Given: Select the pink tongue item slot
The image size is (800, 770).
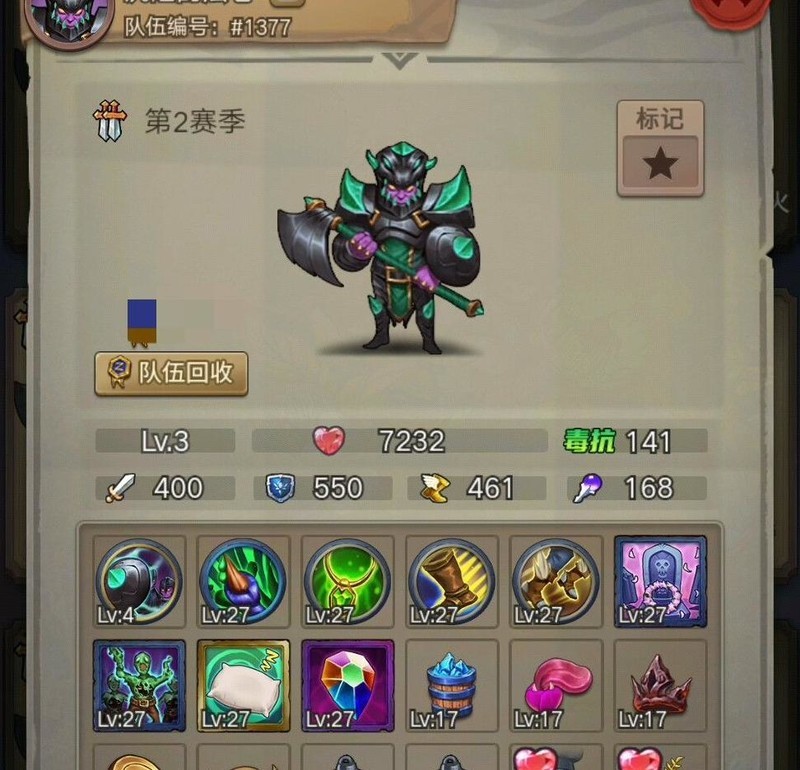Looking at the screenshot, I should tap(555, 686).
